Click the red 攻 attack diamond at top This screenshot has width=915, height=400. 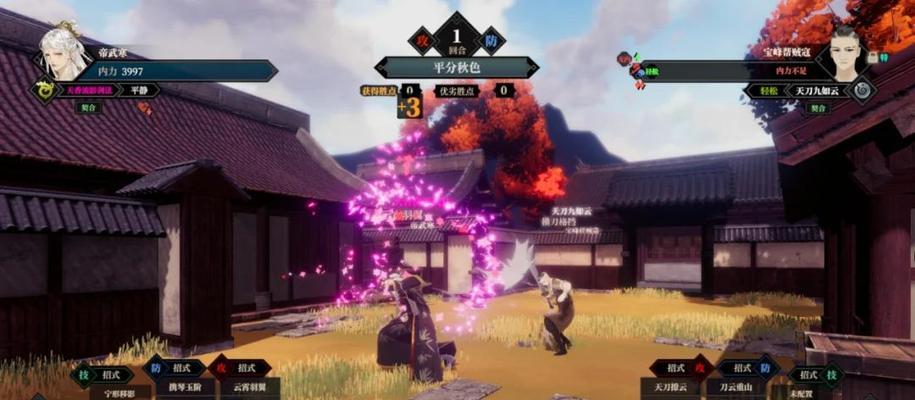click(422, 41)
